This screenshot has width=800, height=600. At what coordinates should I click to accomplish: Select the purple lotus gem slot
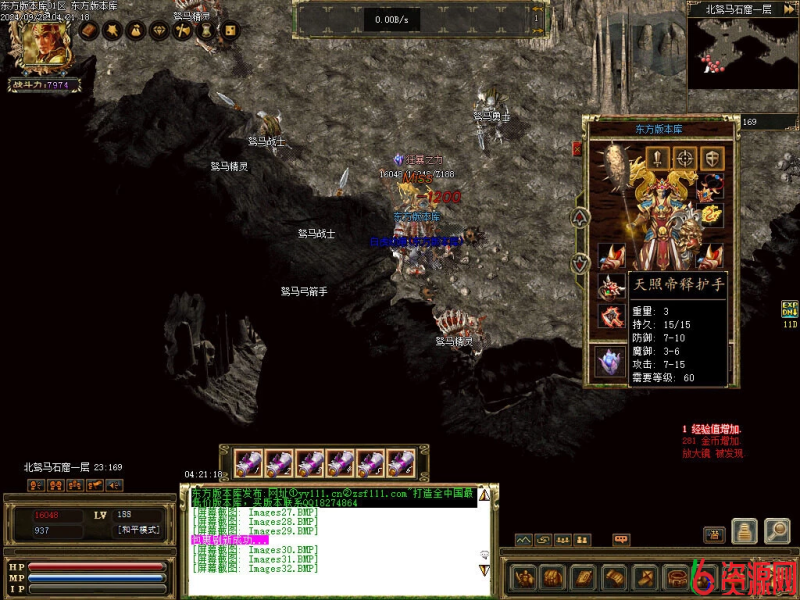pyautogui.click(x=609, y=362)
